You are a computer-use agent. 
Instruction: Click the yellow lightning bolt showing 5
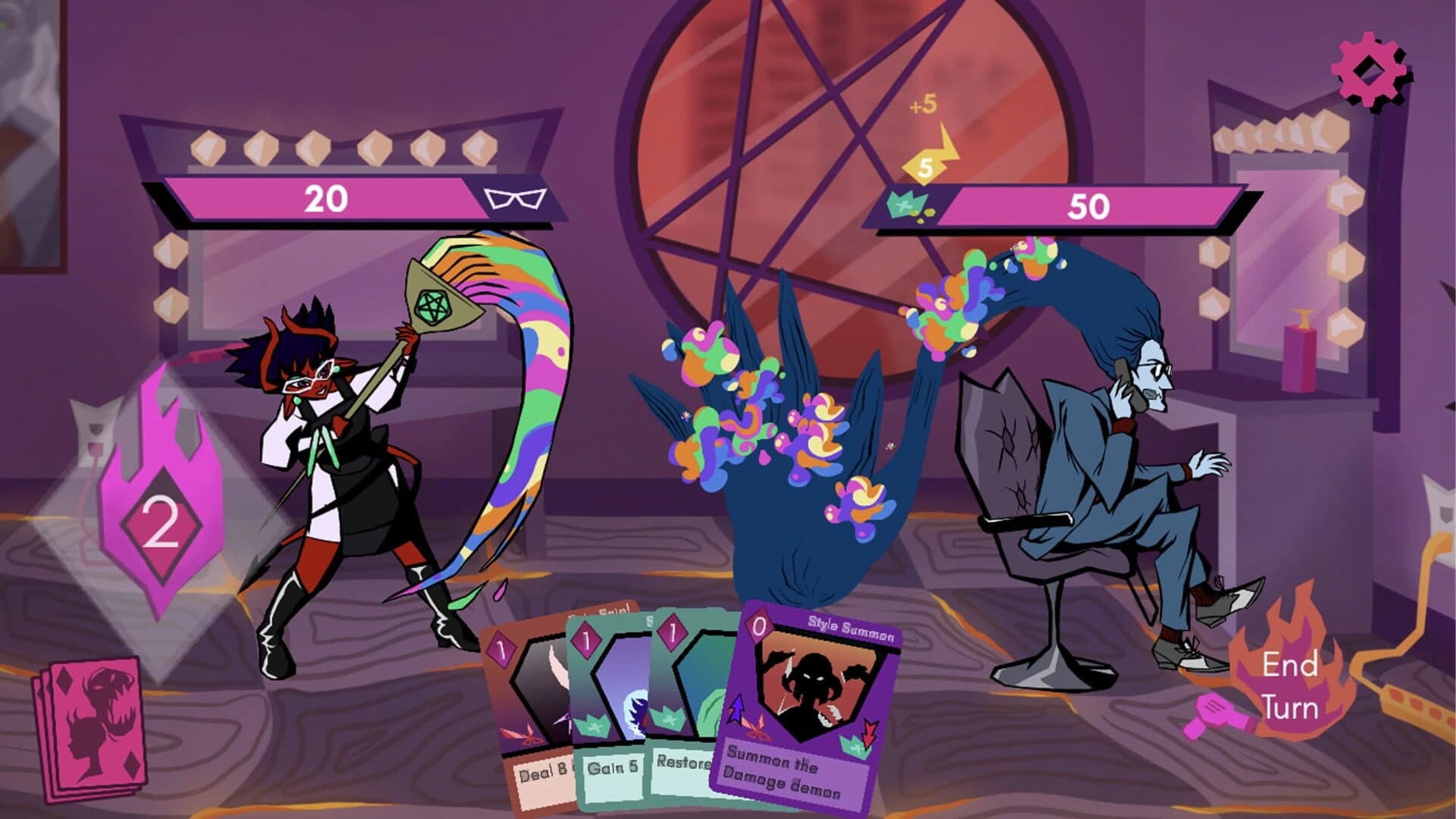(x=927, y=168)
